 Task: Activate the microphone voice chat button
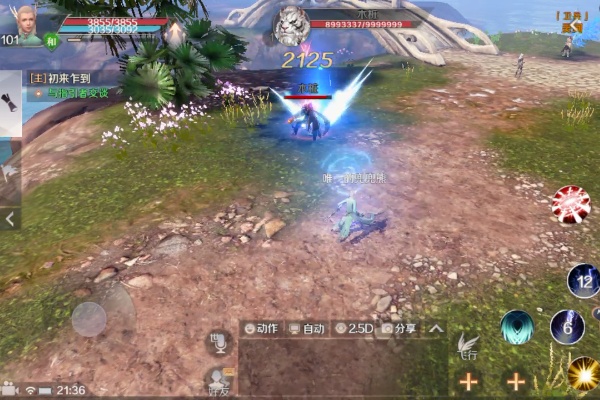(219, 342)
